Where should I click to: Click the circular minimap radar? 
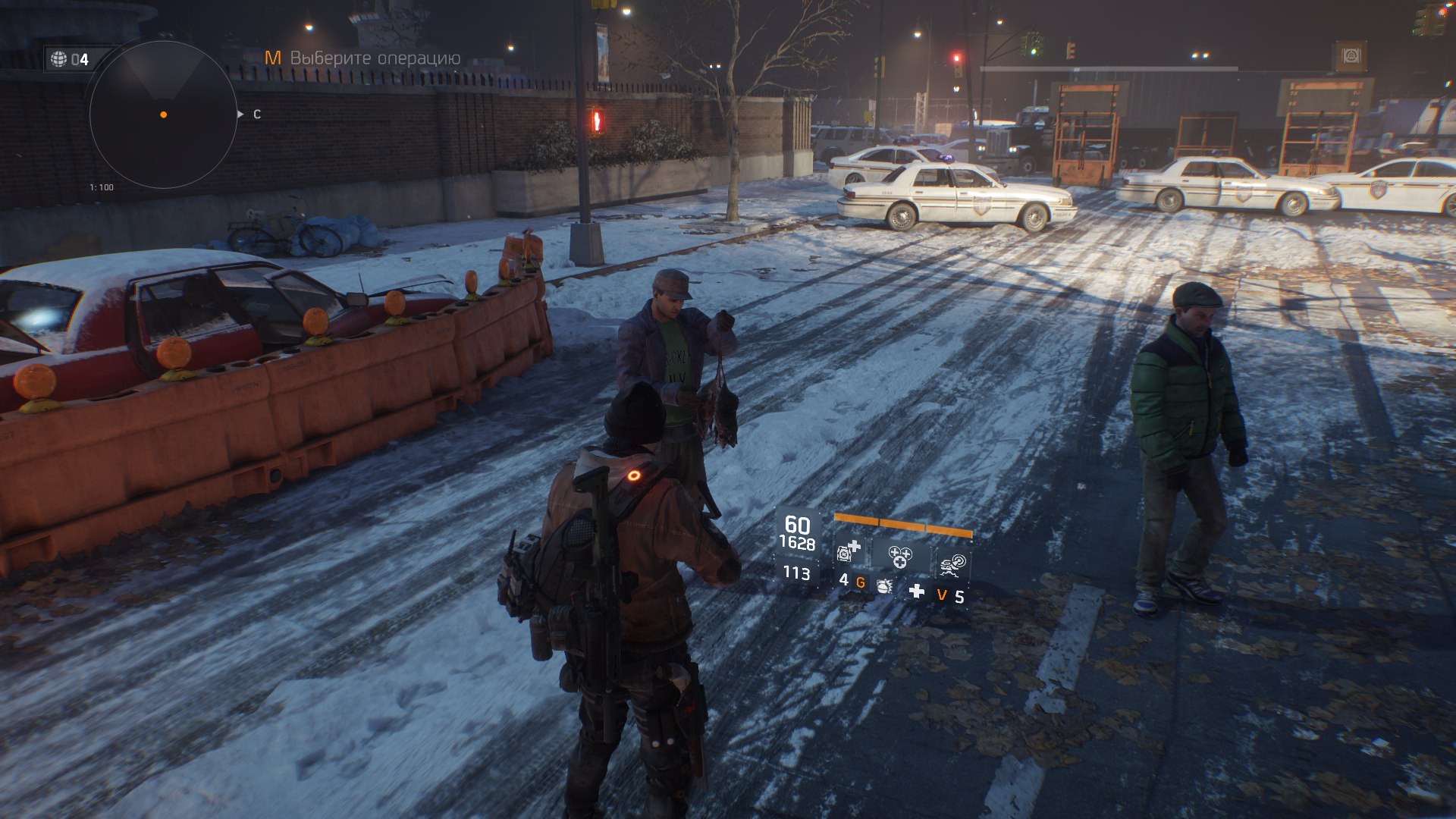[163, 115]
